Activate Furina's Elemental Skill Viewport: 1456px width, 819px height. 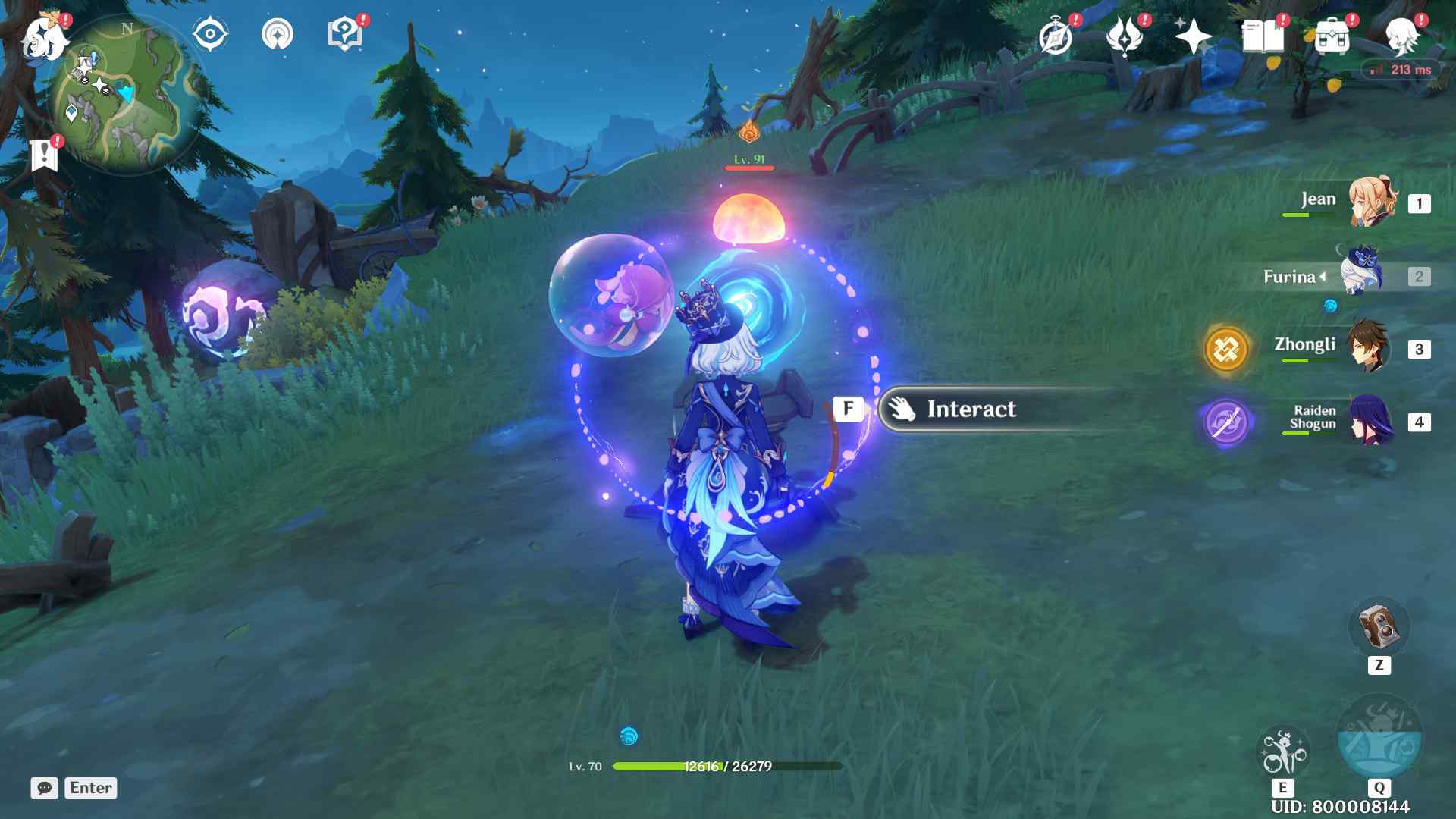point(1282,751)
